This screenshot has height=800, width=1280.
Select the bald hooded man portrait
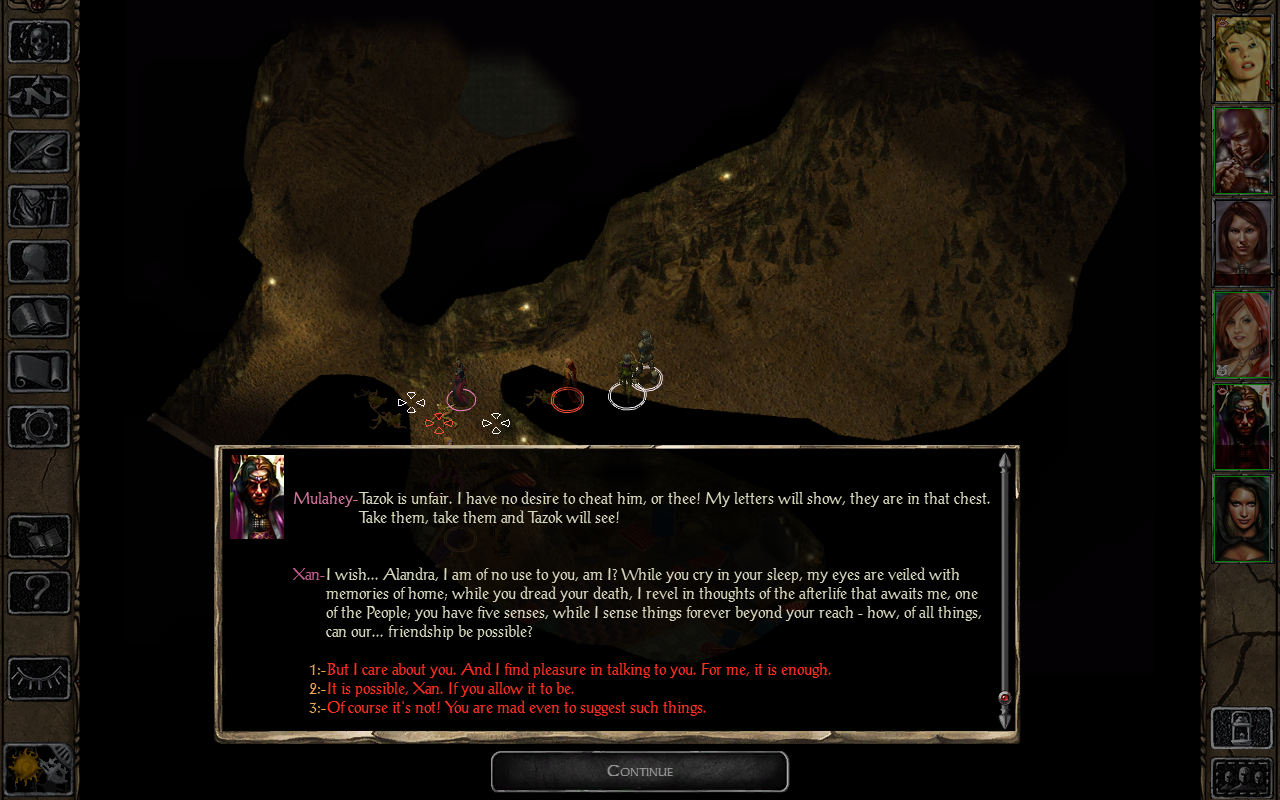pyautogui.click(x=1242, y=150)
